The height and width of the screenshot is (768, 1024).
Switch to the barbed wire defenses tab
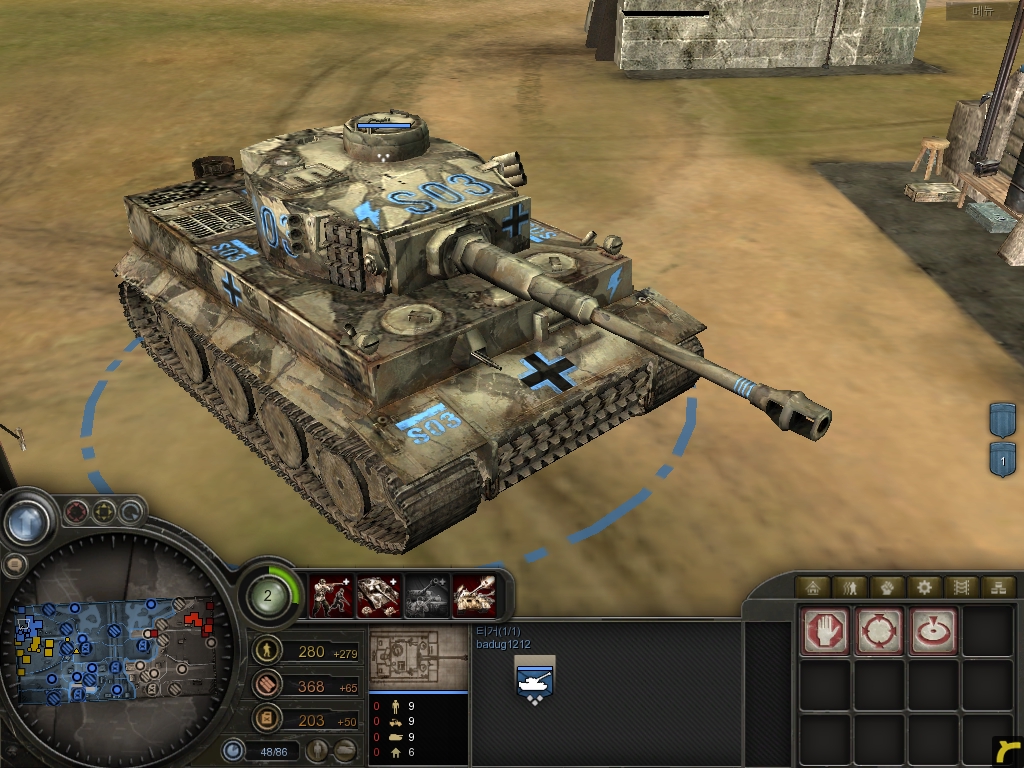(x=960, y=587)
